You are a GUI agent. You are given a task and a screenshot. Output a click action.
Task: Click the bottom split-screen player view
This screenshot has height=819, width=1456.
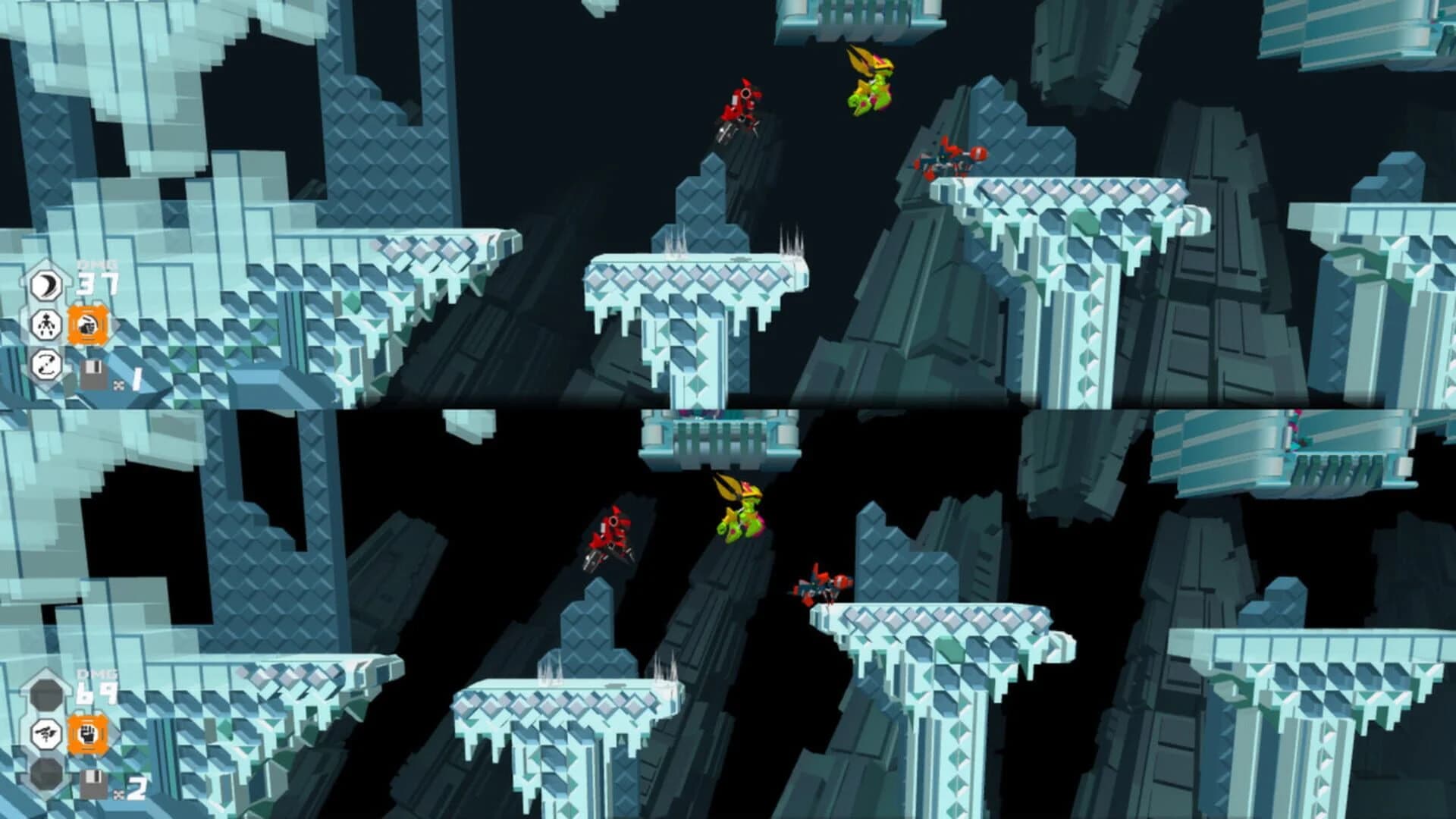[x=728, y=614]
